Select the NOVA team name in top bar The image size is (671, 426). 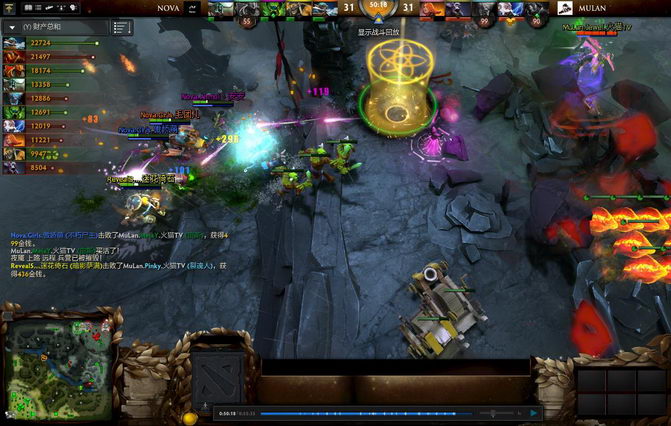(x=169, y=7)
